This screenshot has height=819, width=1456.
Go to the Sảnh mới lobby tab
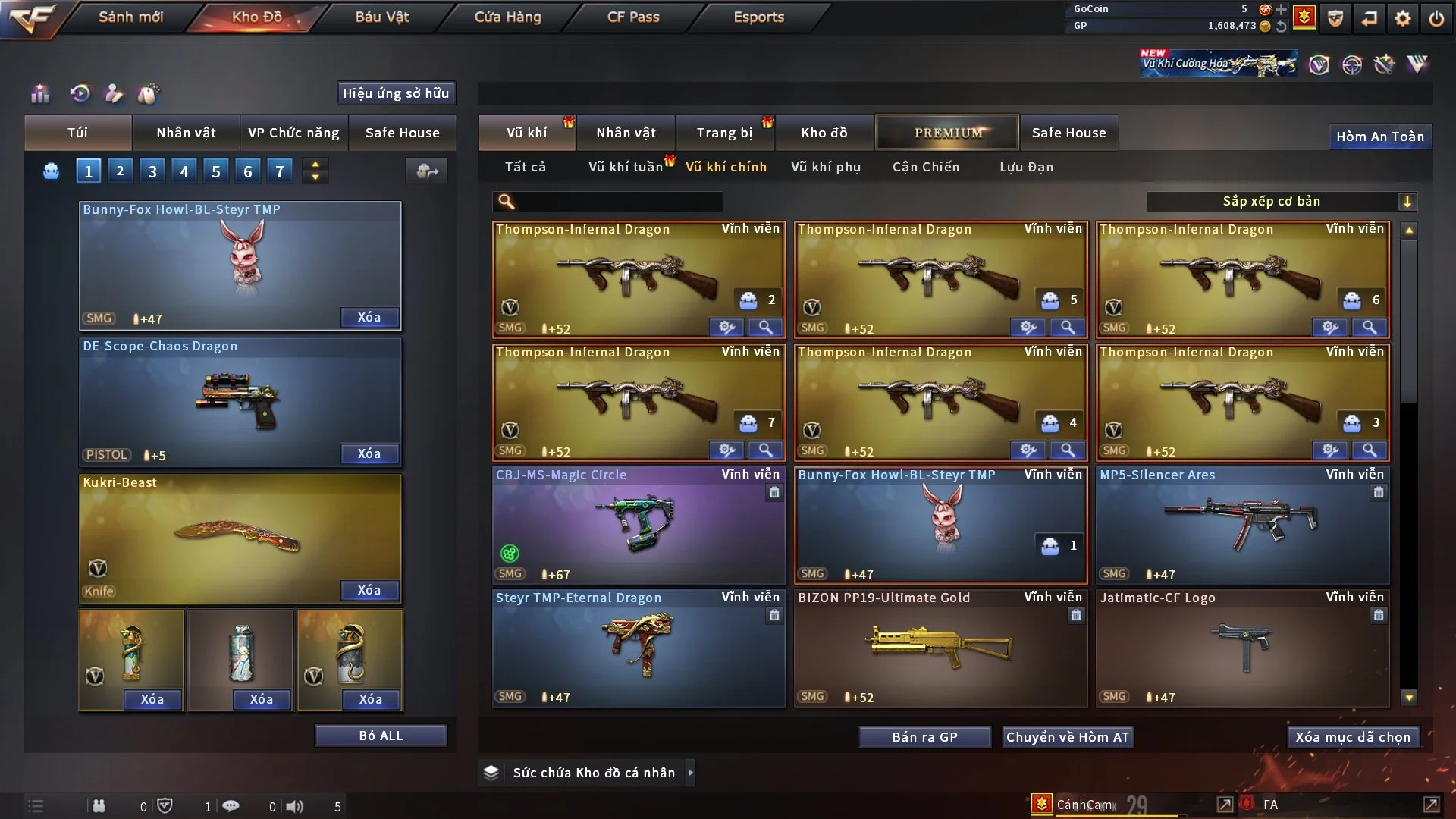[x=130, y=17]
